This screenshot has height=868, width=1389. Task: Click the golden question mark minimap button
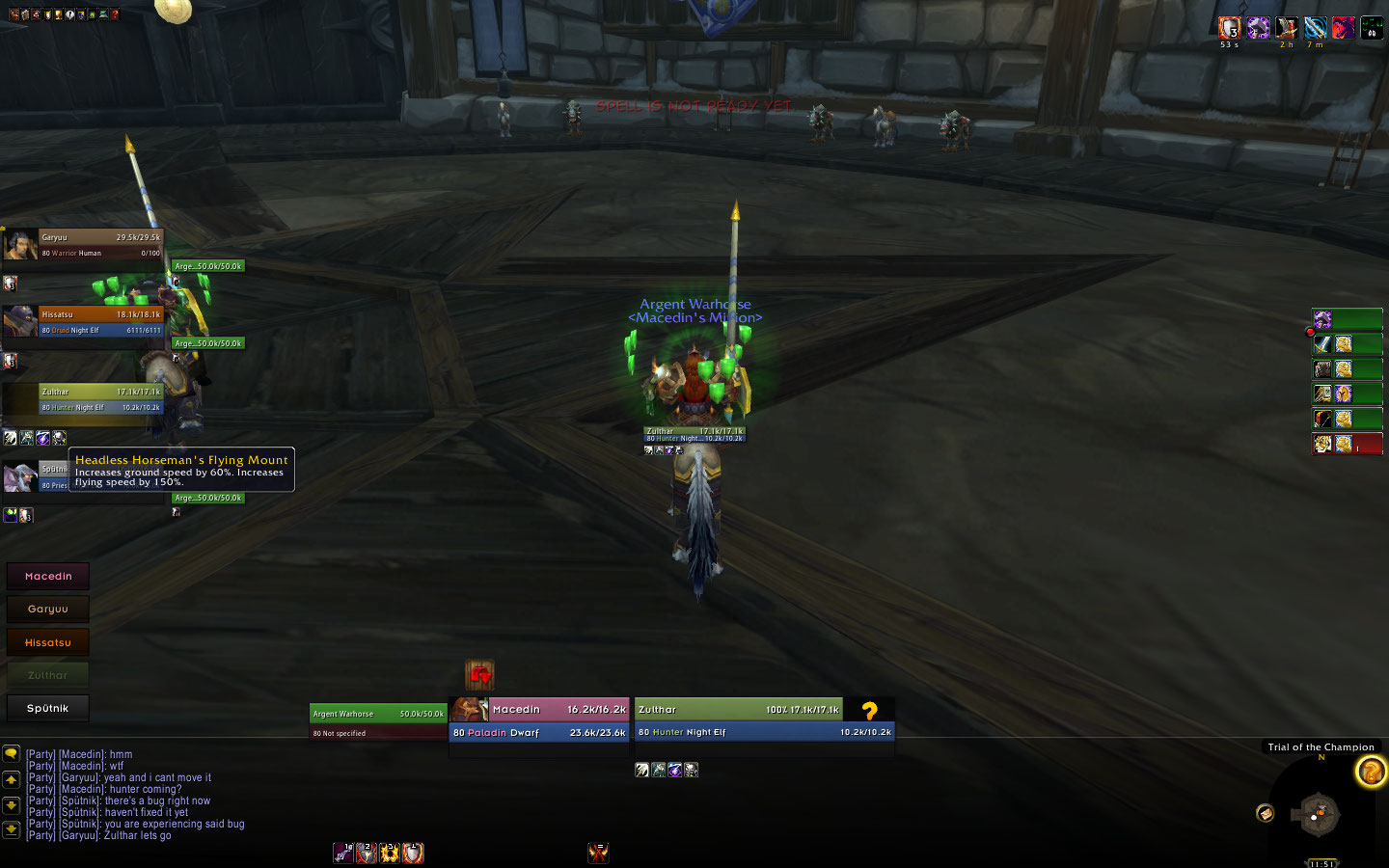pyautogui.click(x=1371, y=772)
